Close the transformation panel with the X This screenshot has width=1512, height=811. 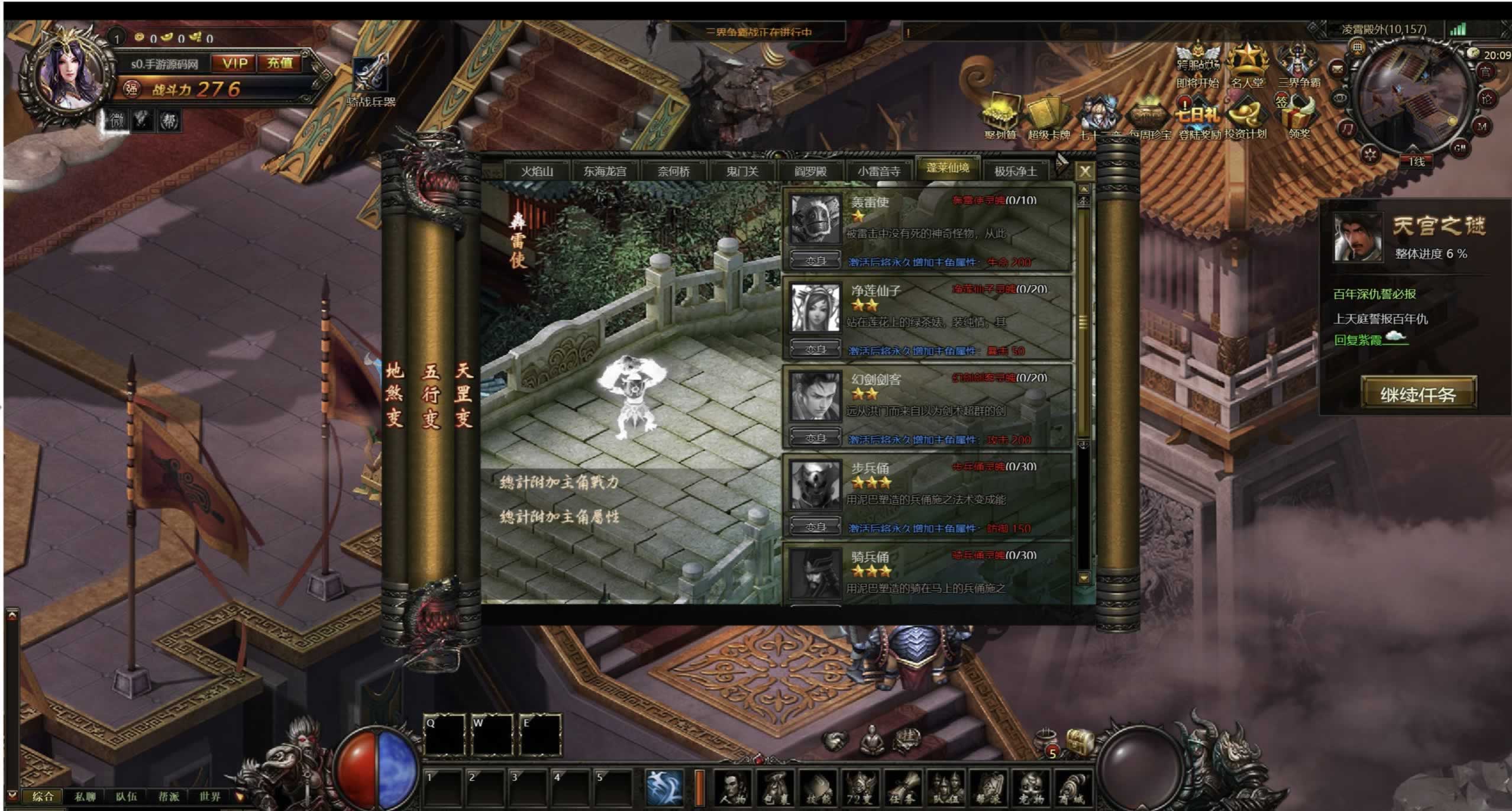(1084, 172)
